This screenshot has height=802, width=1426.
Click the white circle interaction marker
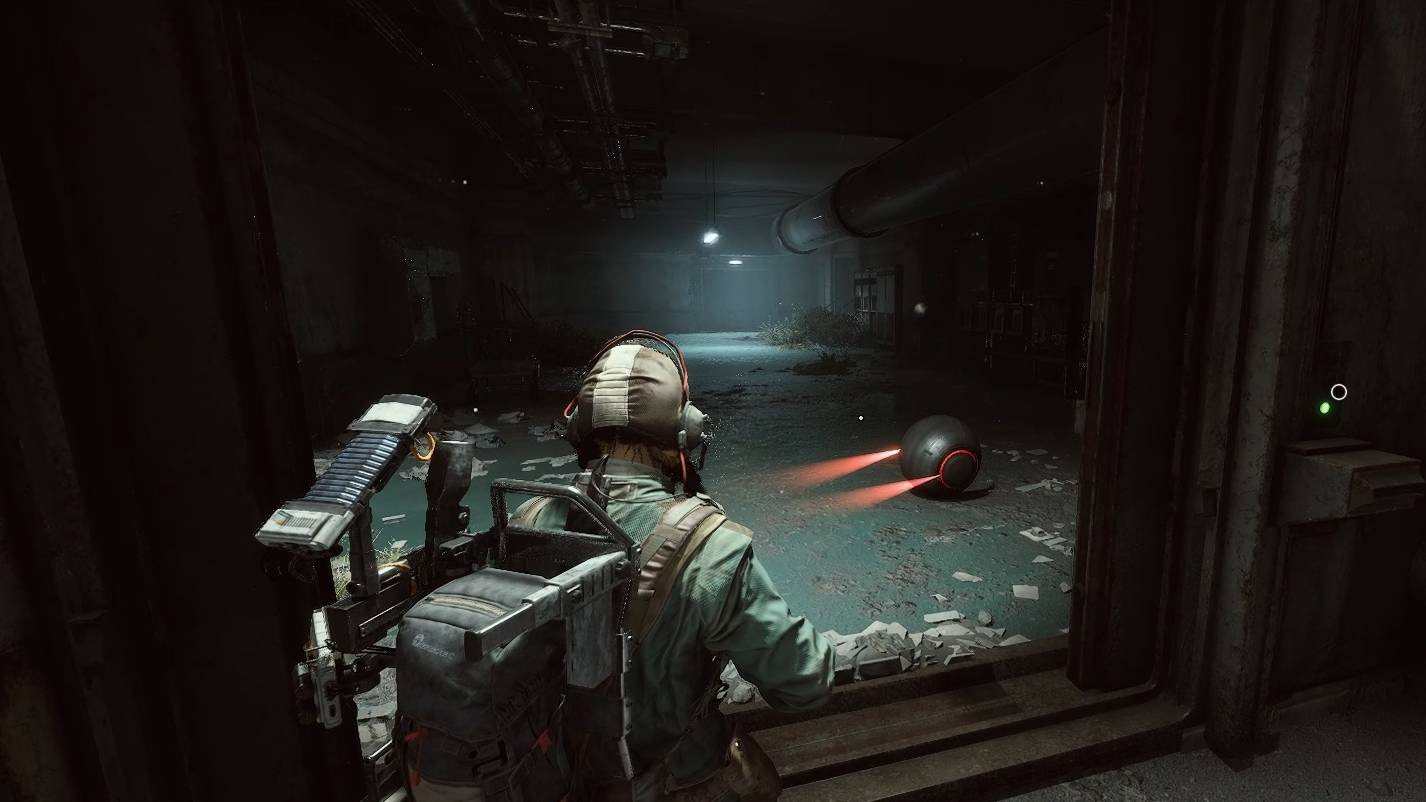point(1339,392)
